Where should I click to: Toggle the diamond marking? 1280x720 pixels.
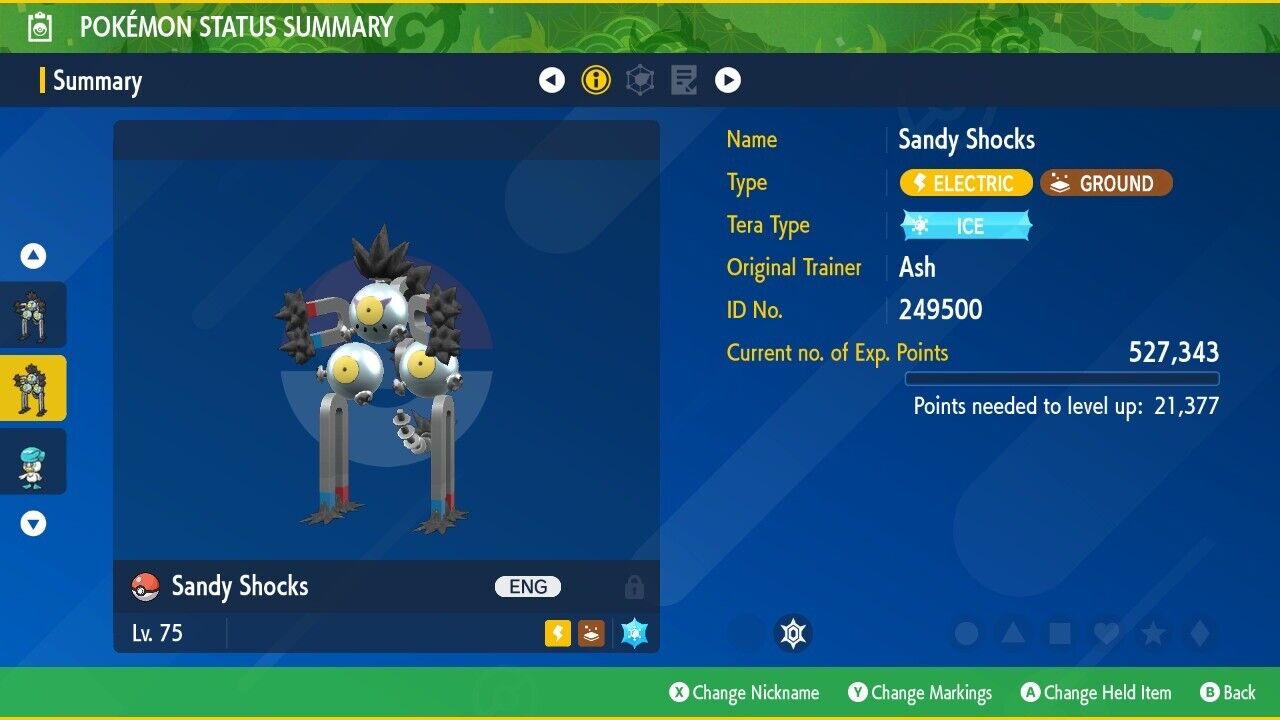[x=1200, y=633]
